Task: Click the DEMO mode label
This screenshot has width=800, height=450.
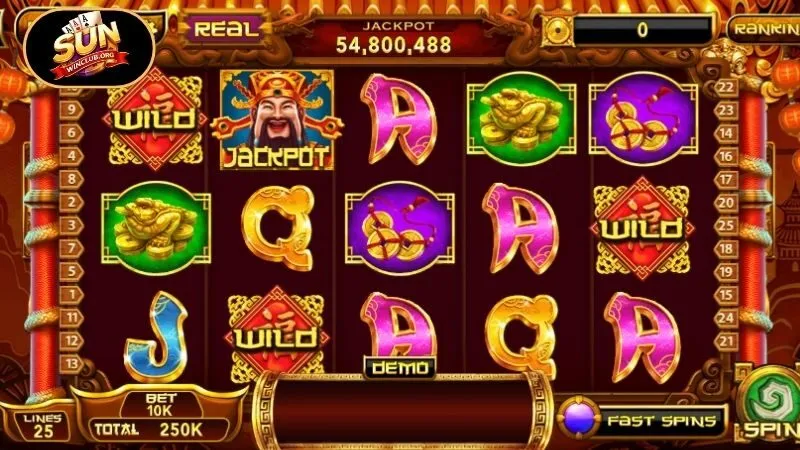Action: [400, 369]
